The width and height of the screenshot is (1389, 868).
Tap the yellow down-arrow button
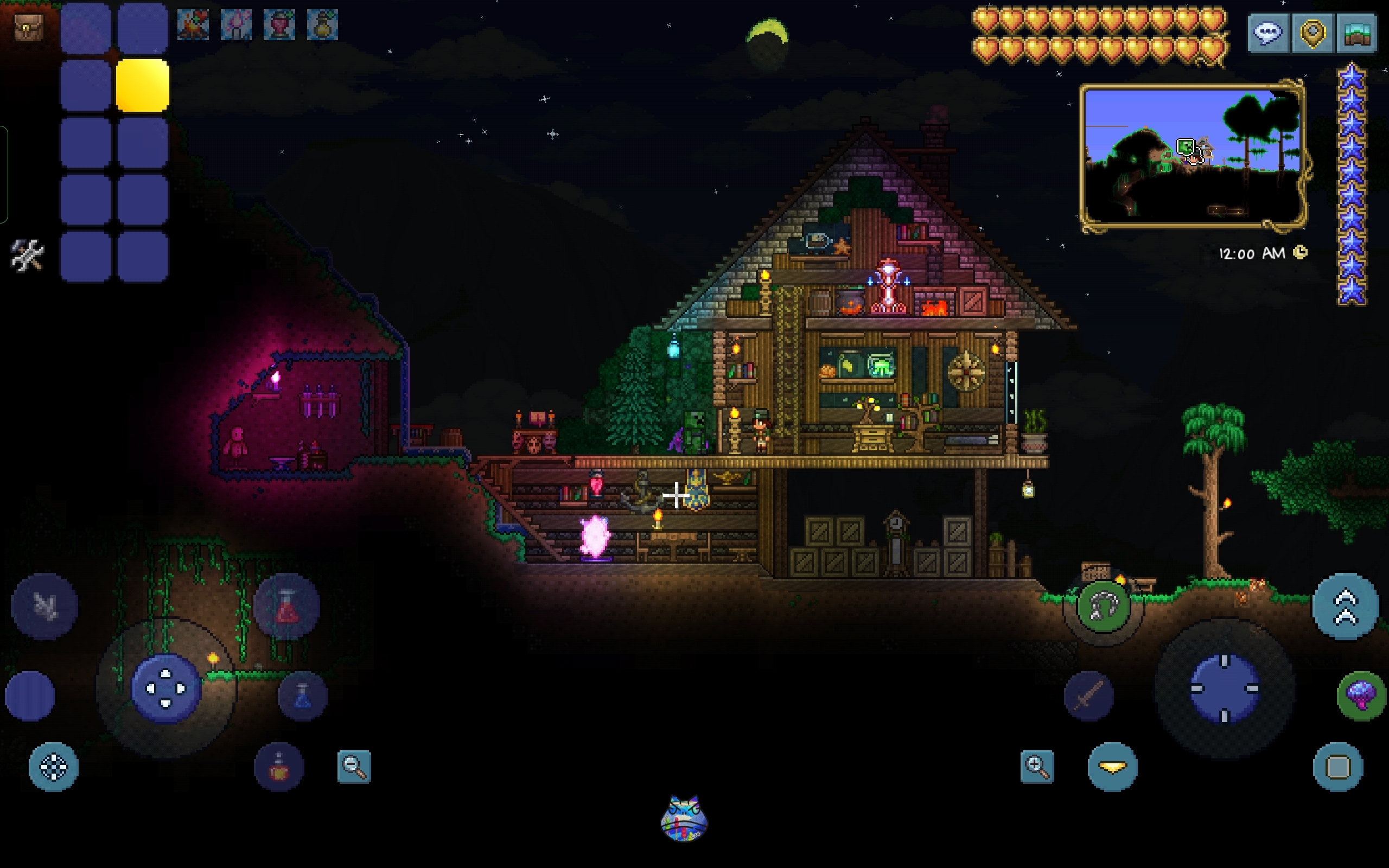[1112, 767]
